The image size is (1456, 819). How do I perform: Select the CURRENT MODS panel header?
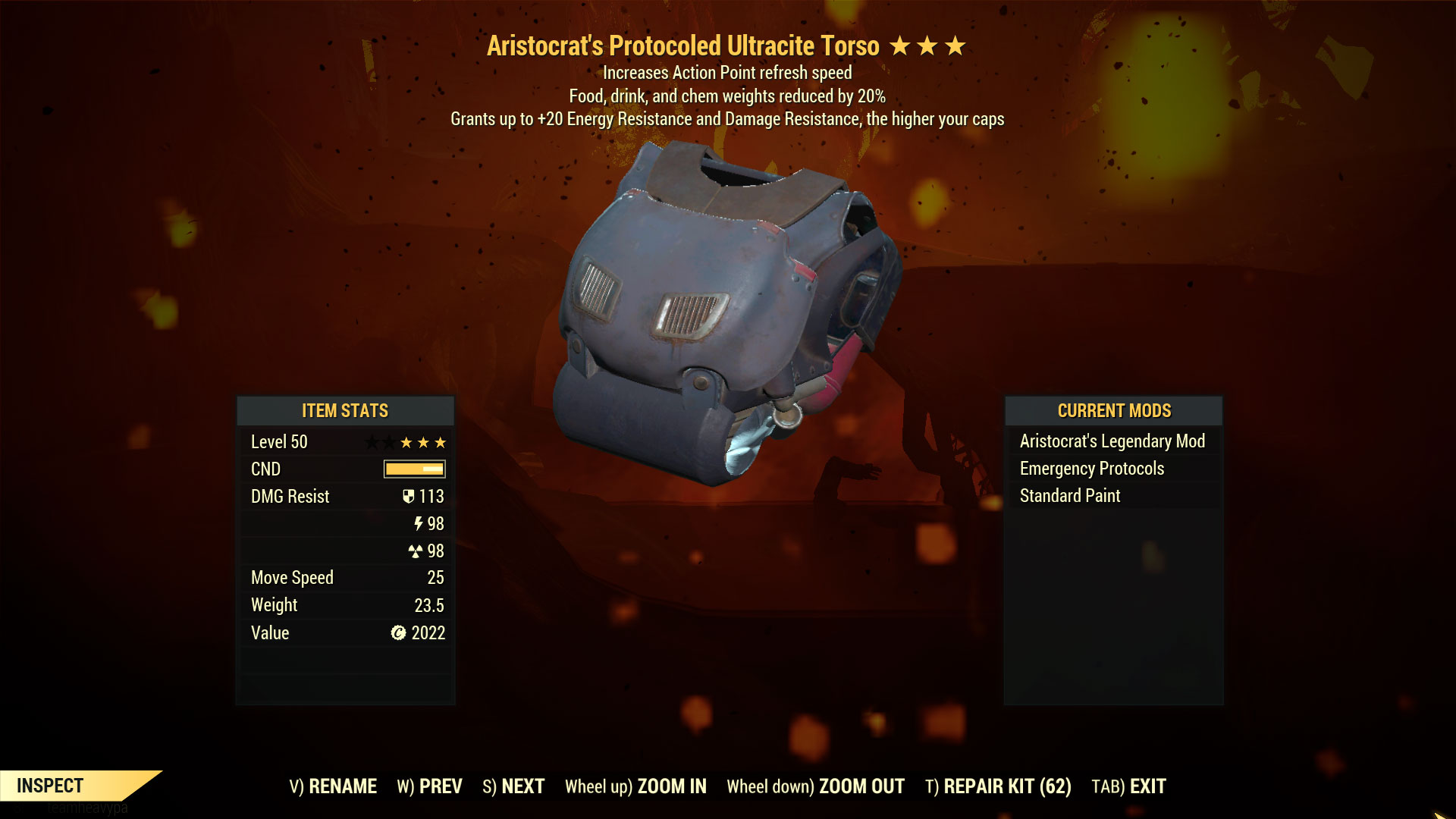click(x=1114, y=410)
